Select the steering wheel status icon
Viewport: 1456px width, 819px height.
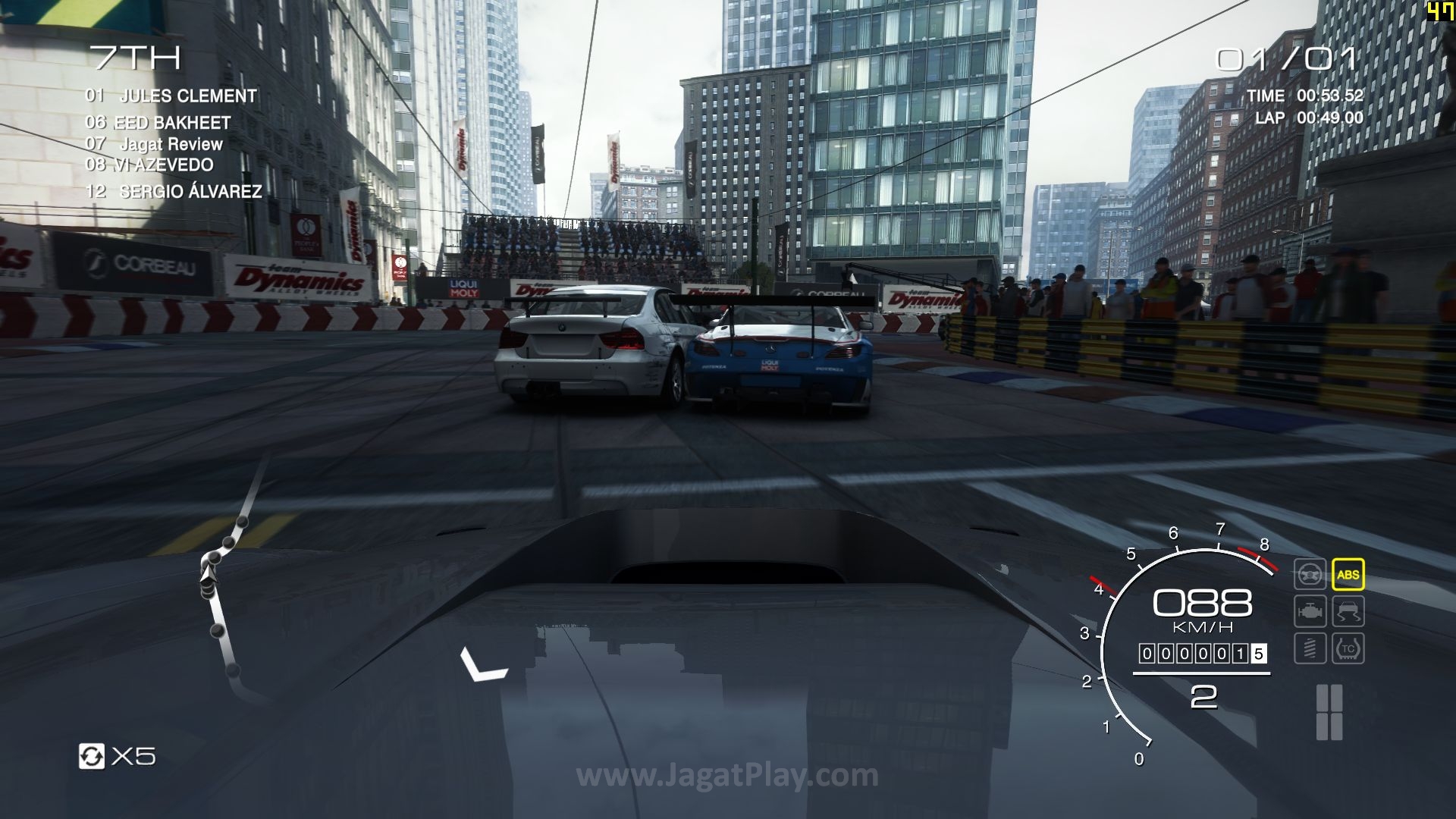pos(1310,574)
